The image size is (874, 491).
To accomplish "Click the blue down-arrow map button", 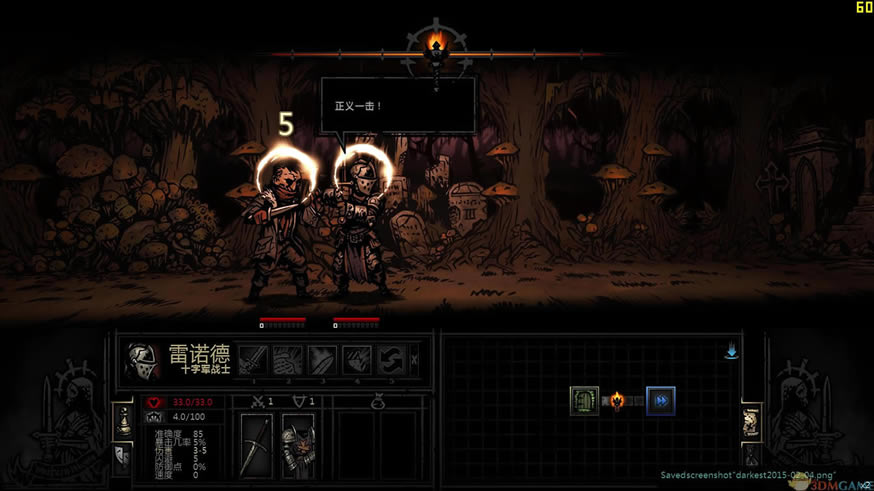I will tap(732, 351).
